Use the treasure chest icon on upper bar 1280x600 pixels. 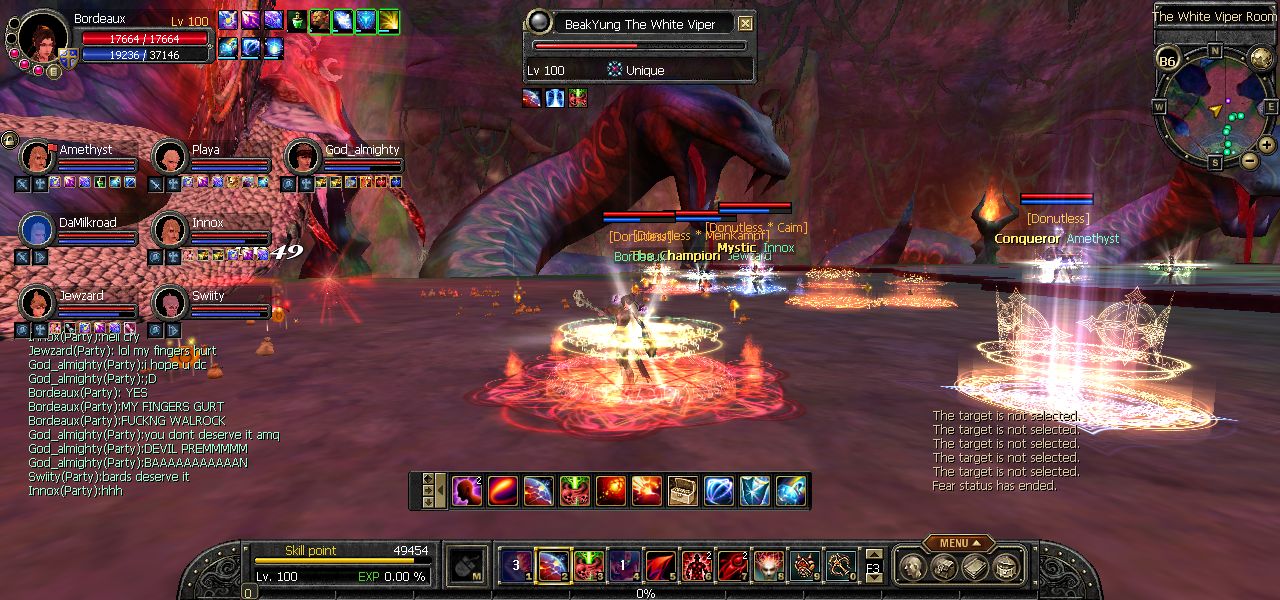tap(683, 491)
